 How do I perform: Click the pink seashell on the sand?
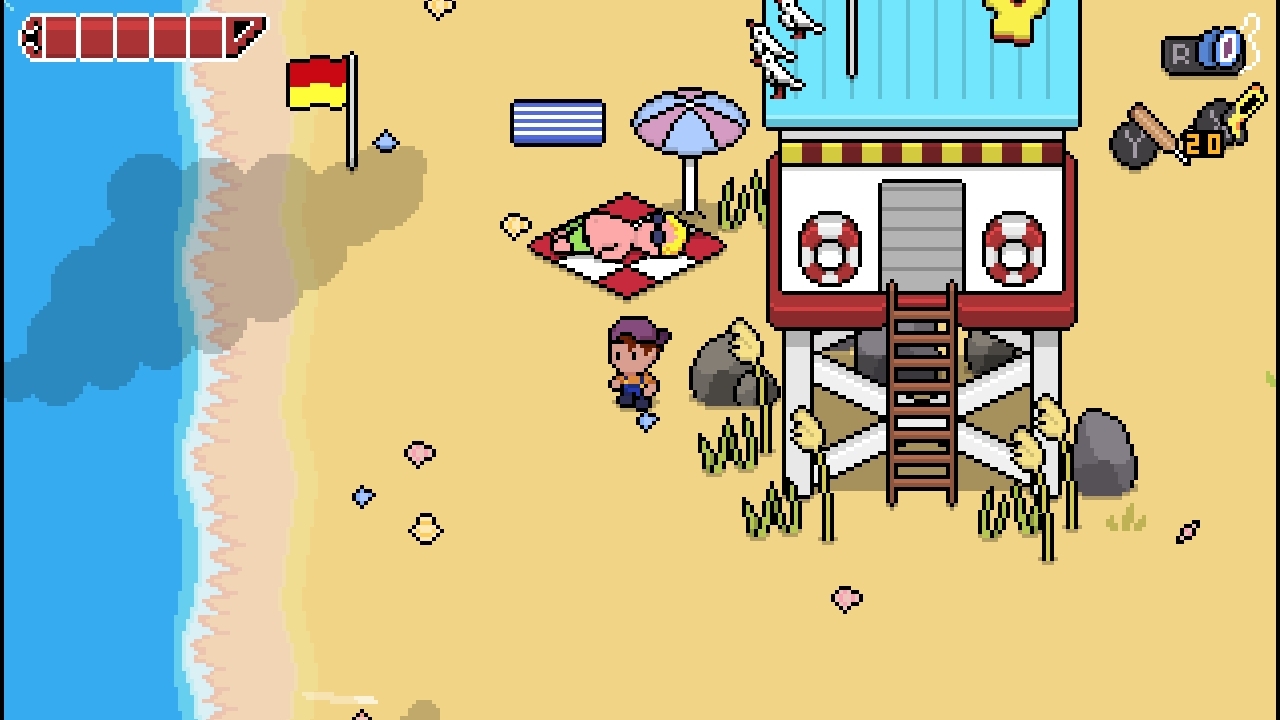[x=419, y=452]
